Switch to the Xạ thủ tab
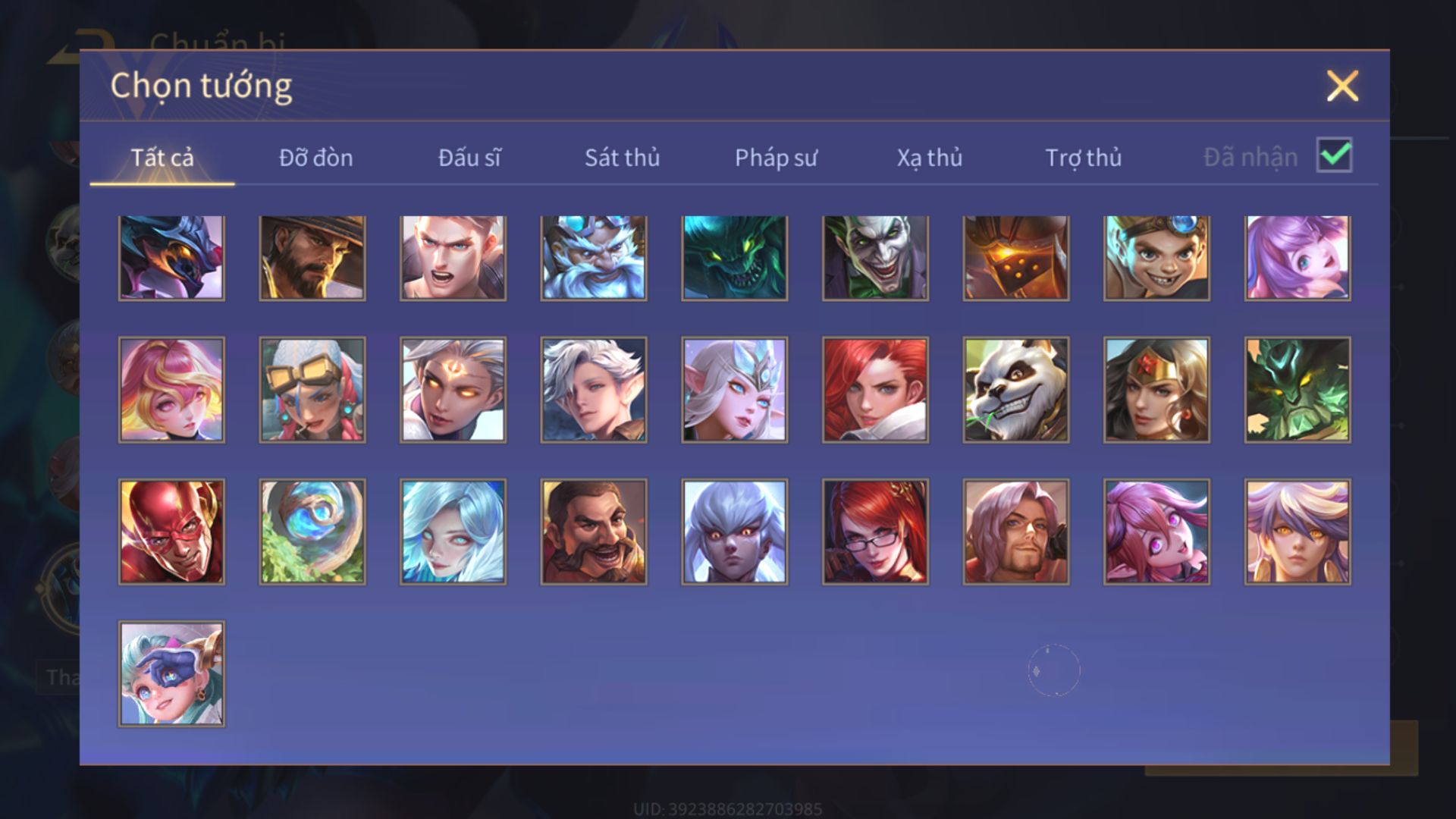The width and height of the screenshot is (1456, 819). (930, 158)
